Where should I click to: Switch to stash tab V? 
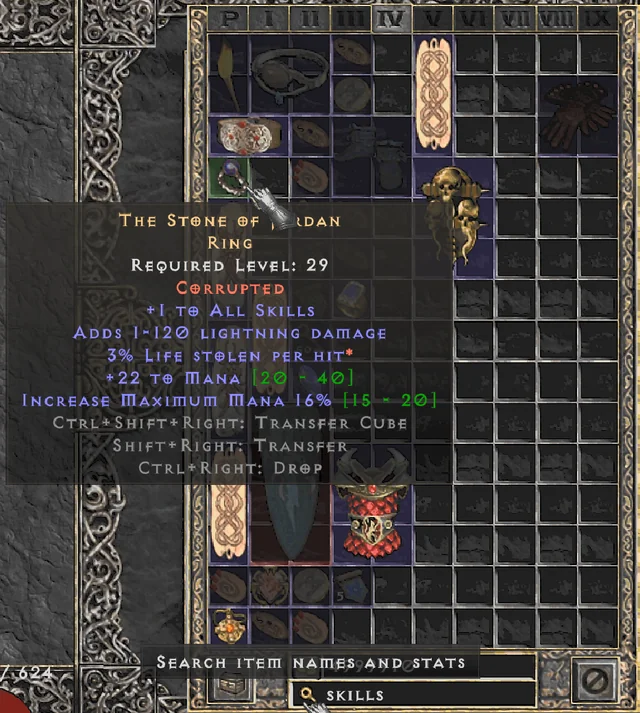[x=433, y=18]
